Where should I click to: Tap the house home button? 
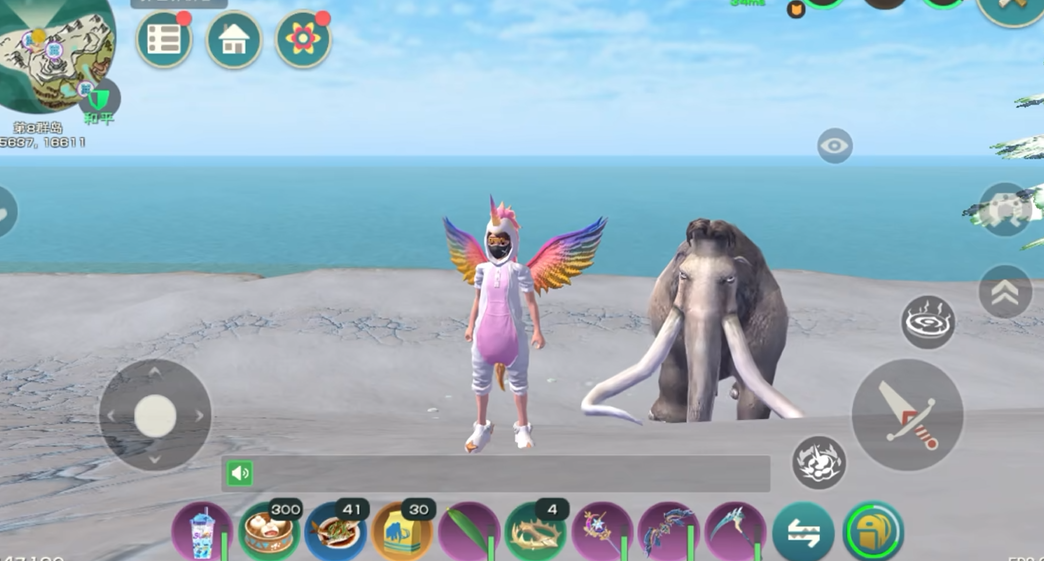coord(234,40)
